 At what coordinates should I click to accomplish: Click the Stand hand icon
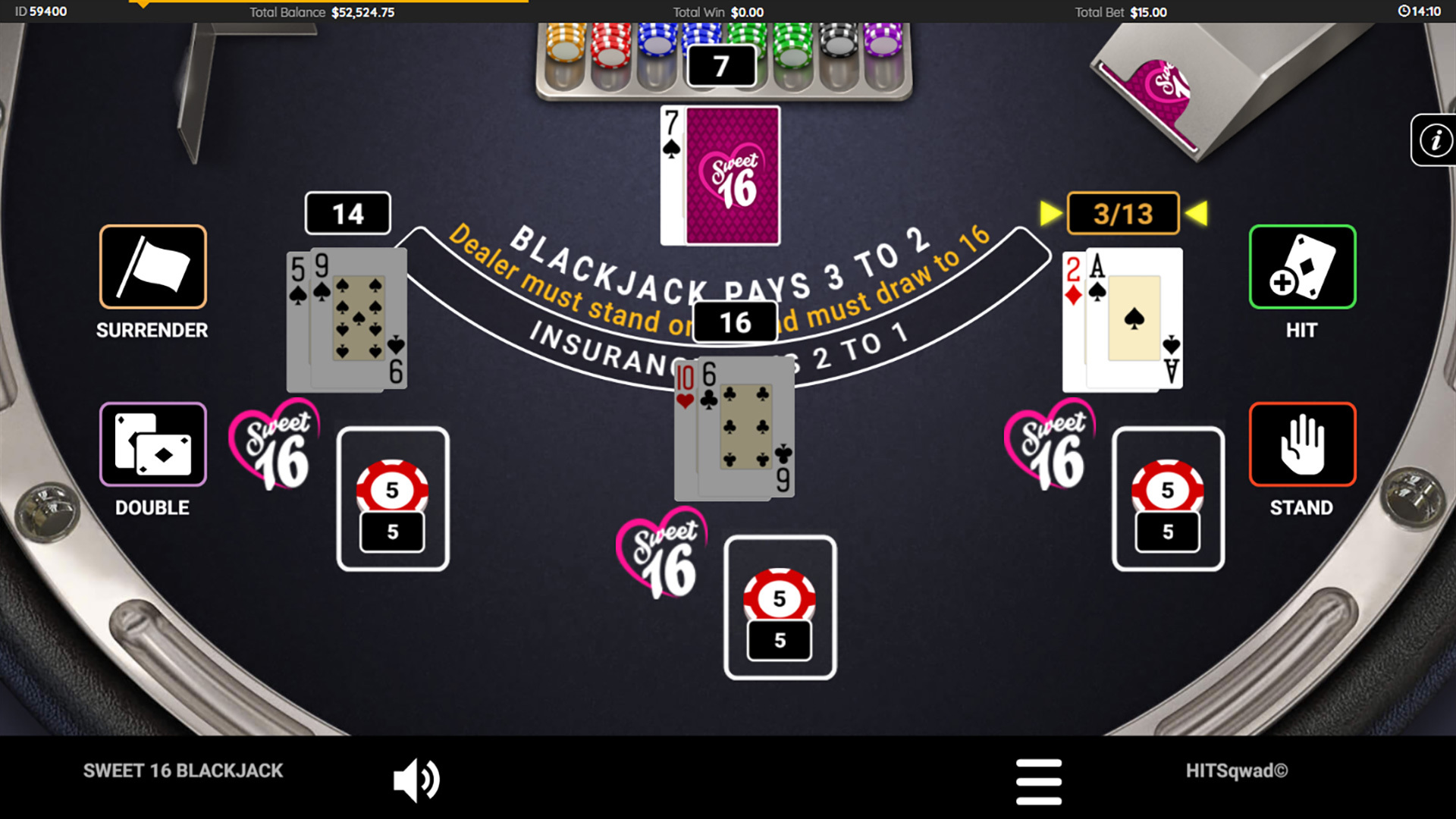pos(1300,444)
